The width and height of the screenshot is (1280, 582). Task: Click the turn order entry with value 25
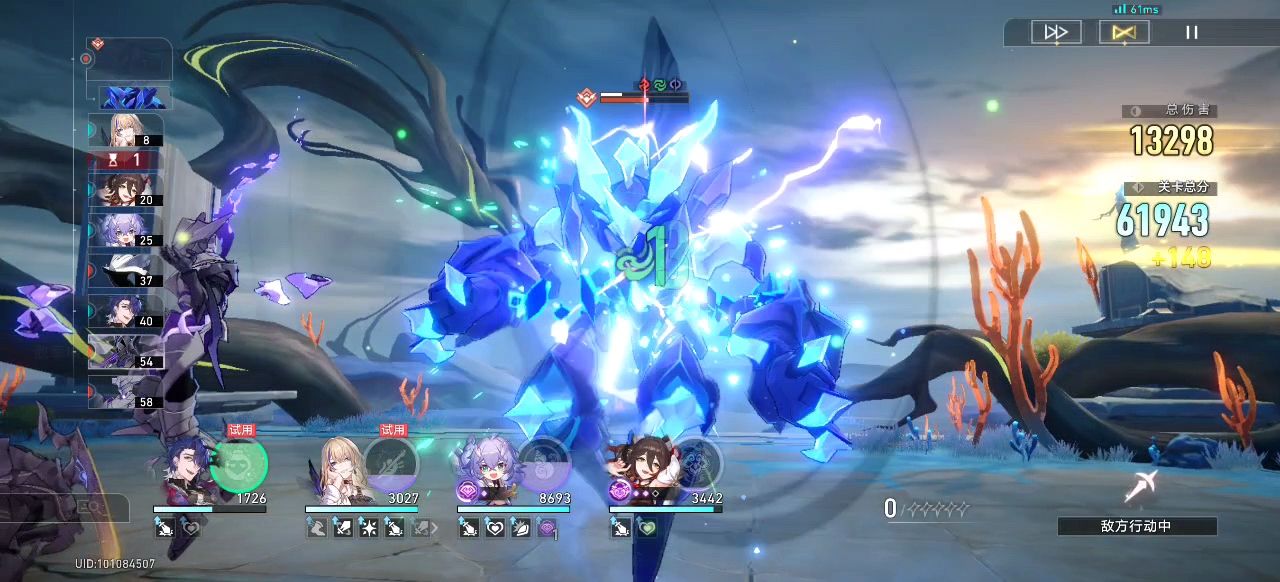(x=126, y=230)
